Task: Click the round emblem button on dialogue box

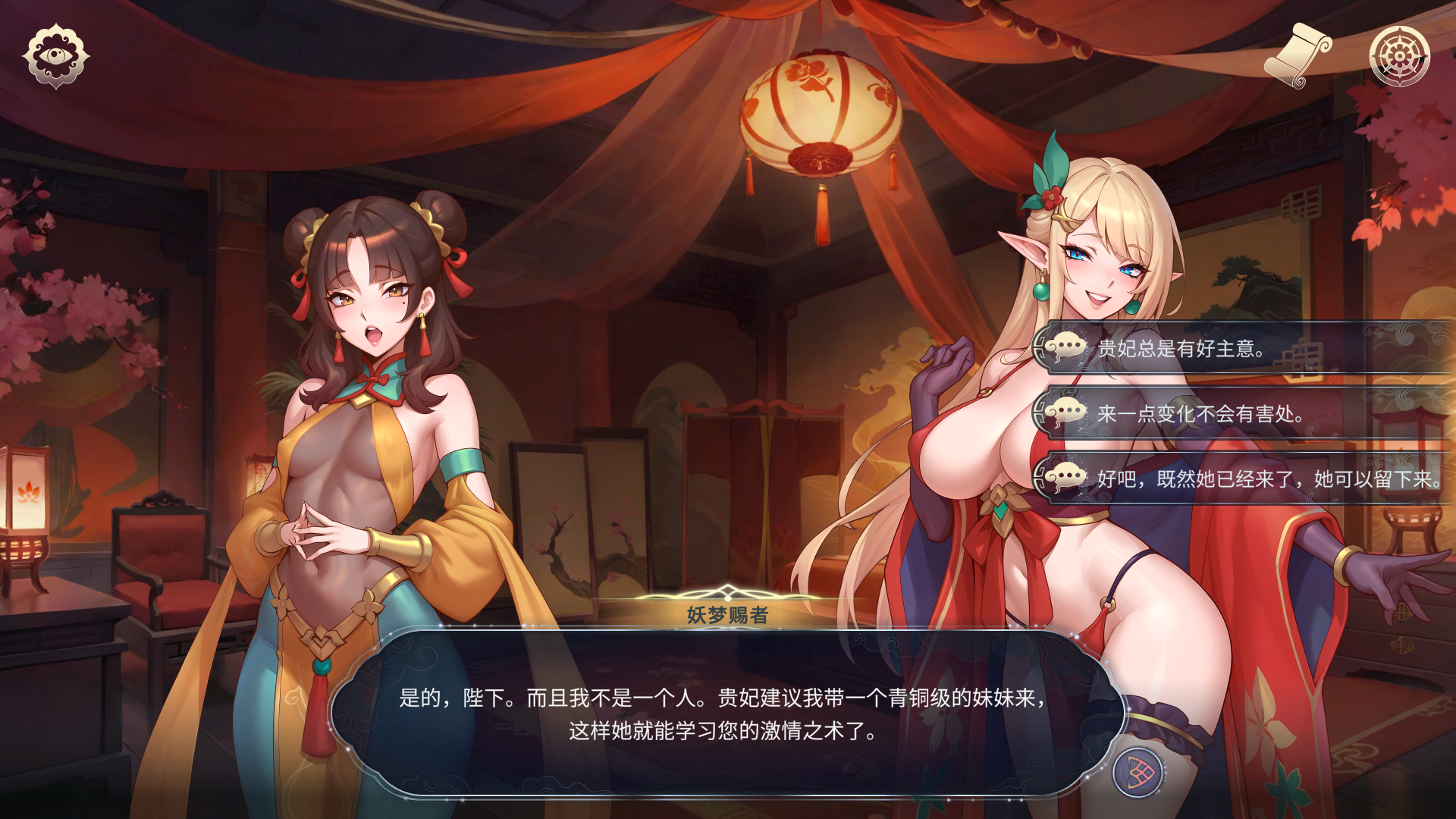Action: pos(1137,773)
